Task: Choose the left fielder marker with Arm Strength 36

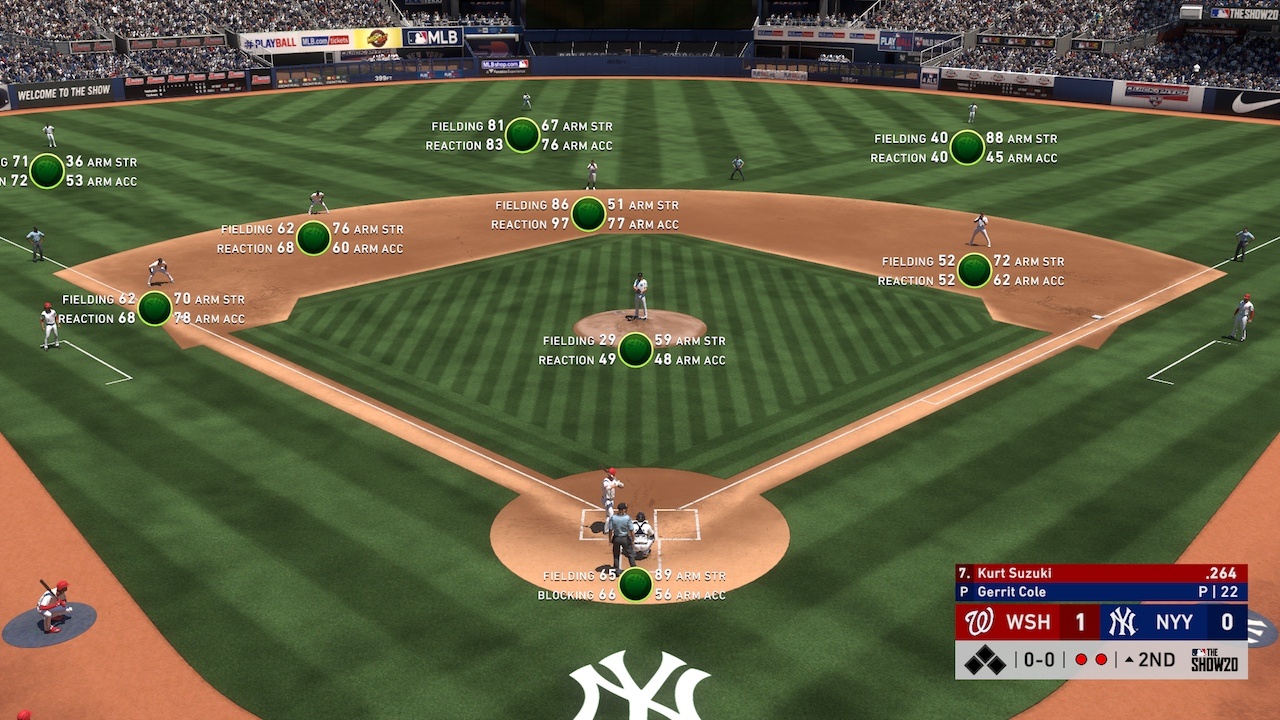Action: coord(47,171)
